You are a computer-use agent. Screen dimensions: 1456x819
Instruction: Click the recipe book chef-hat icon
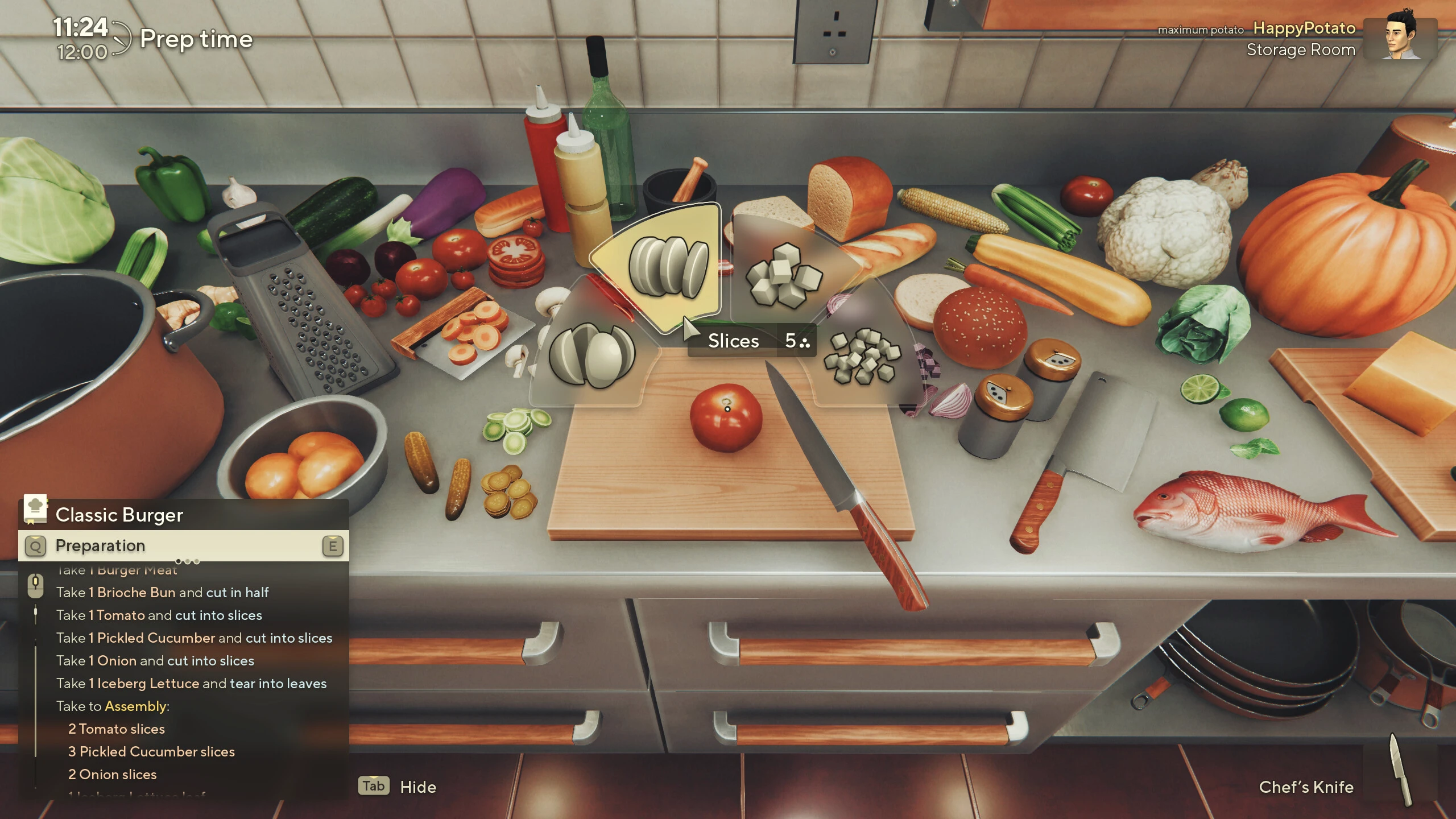point(35,511)
